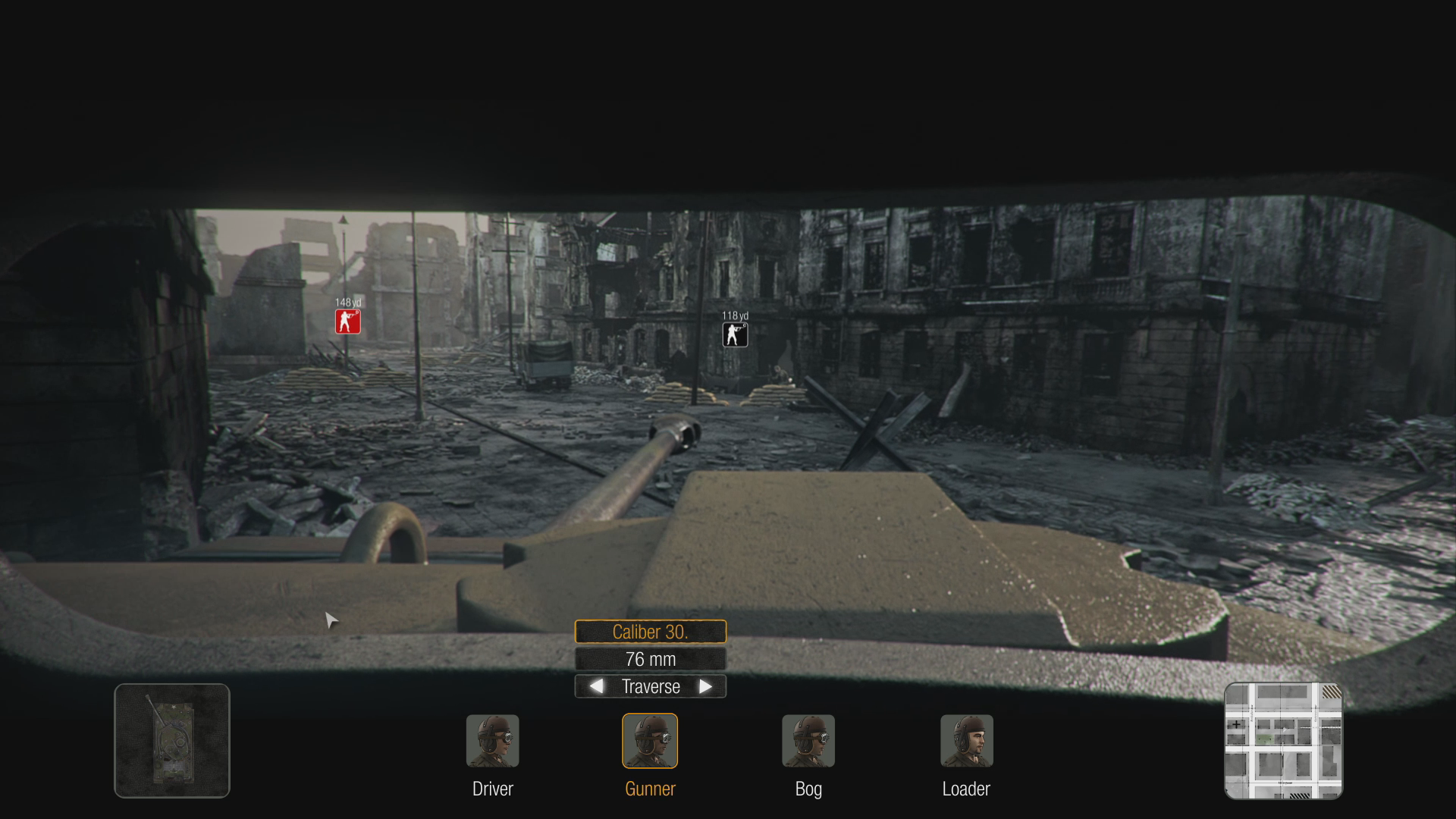The width and height of the screenshot is (1456, 819).
Task: Select the Gunner crew portrait
Action: pyautogui.click(x=650, y=741)
